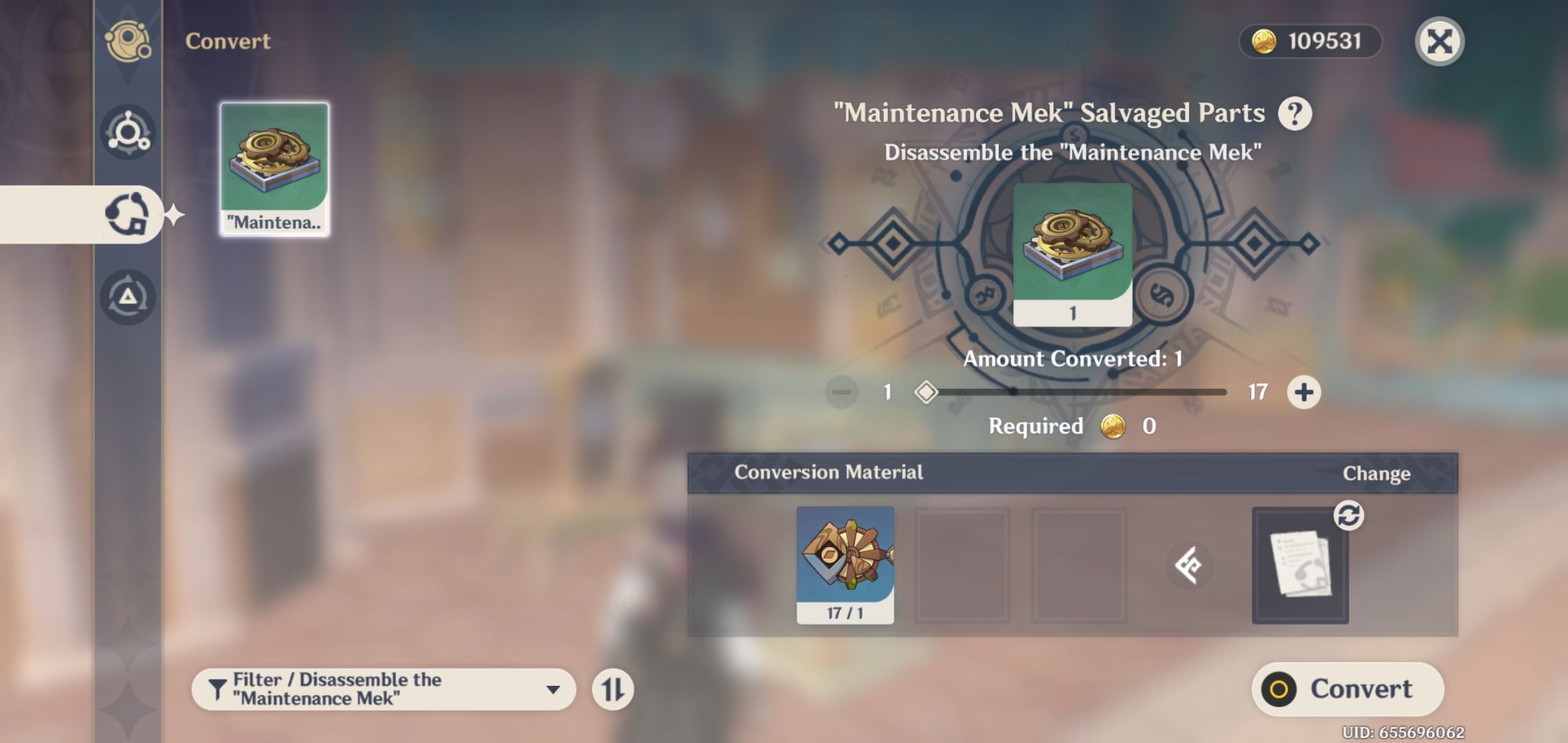Open the question mark help for Salvaged Parts
Viewport: 1568px width, 743px height.
[1296, 113]
